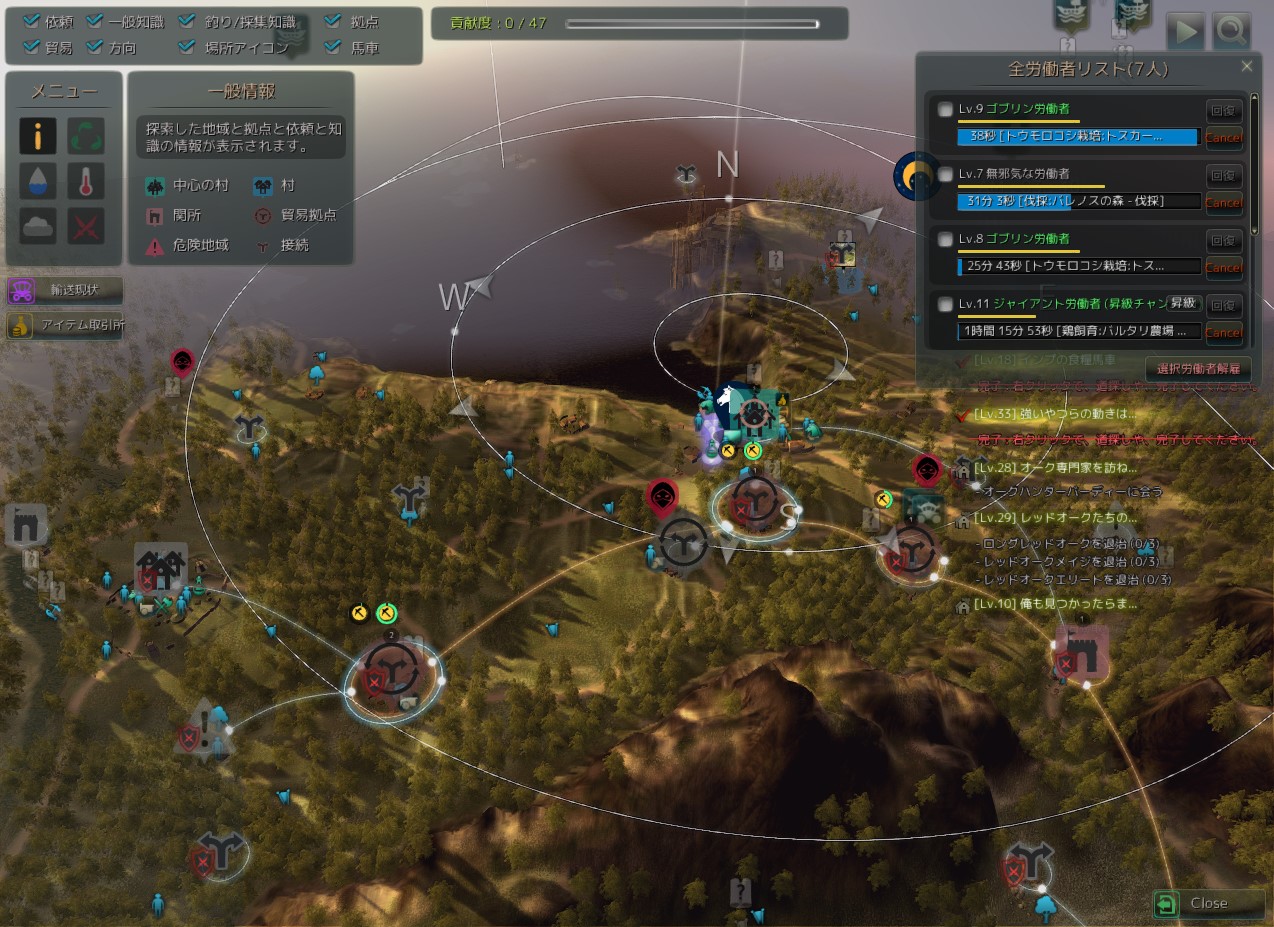The image size is (1274, 927).
Task: Click the 昇級 promotion button for Lv.11 worker
Action: click(x=1183, y=303)
